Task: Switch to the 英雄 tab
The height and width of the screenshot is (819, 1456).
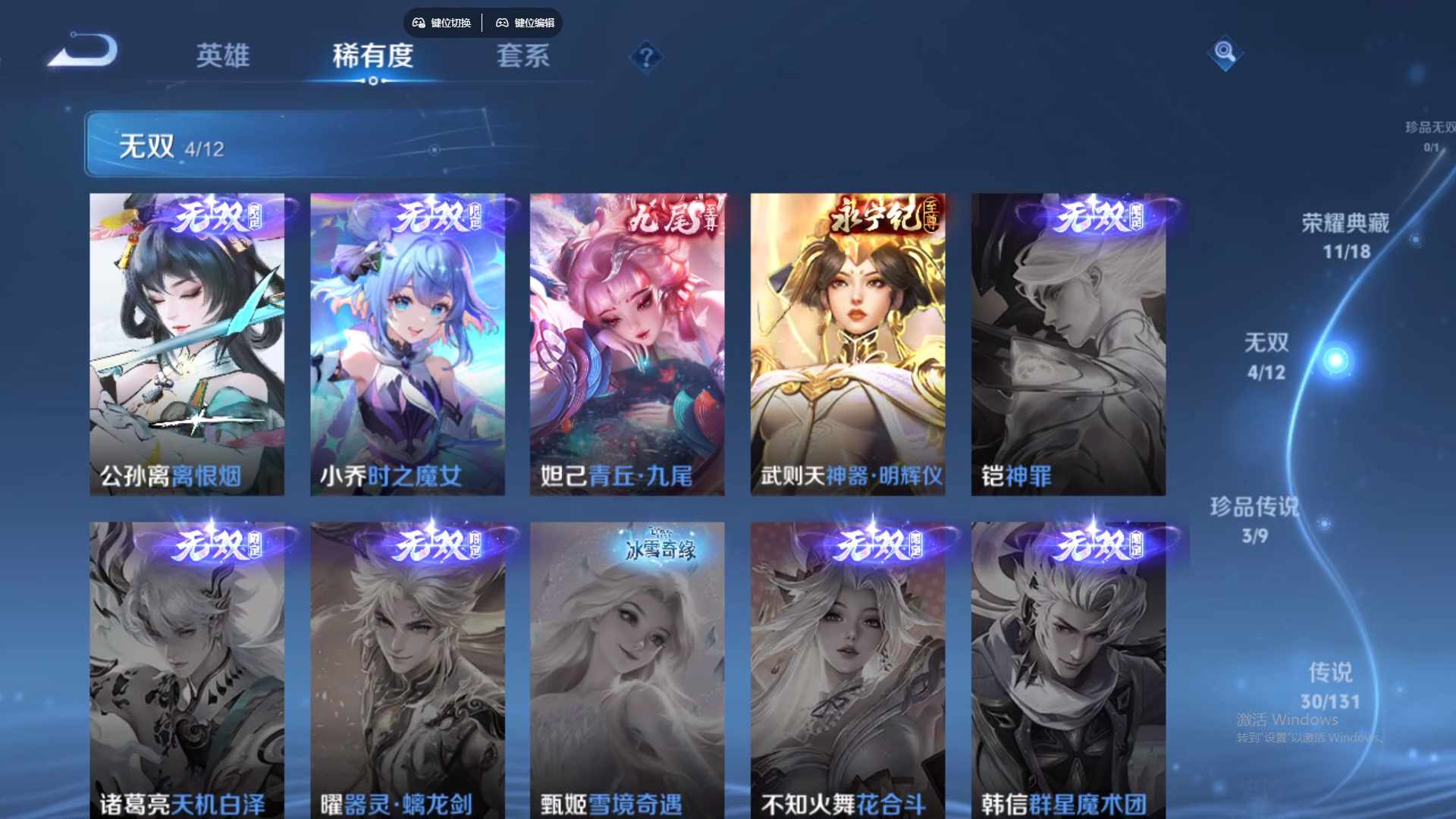Action: coord(222,55)
